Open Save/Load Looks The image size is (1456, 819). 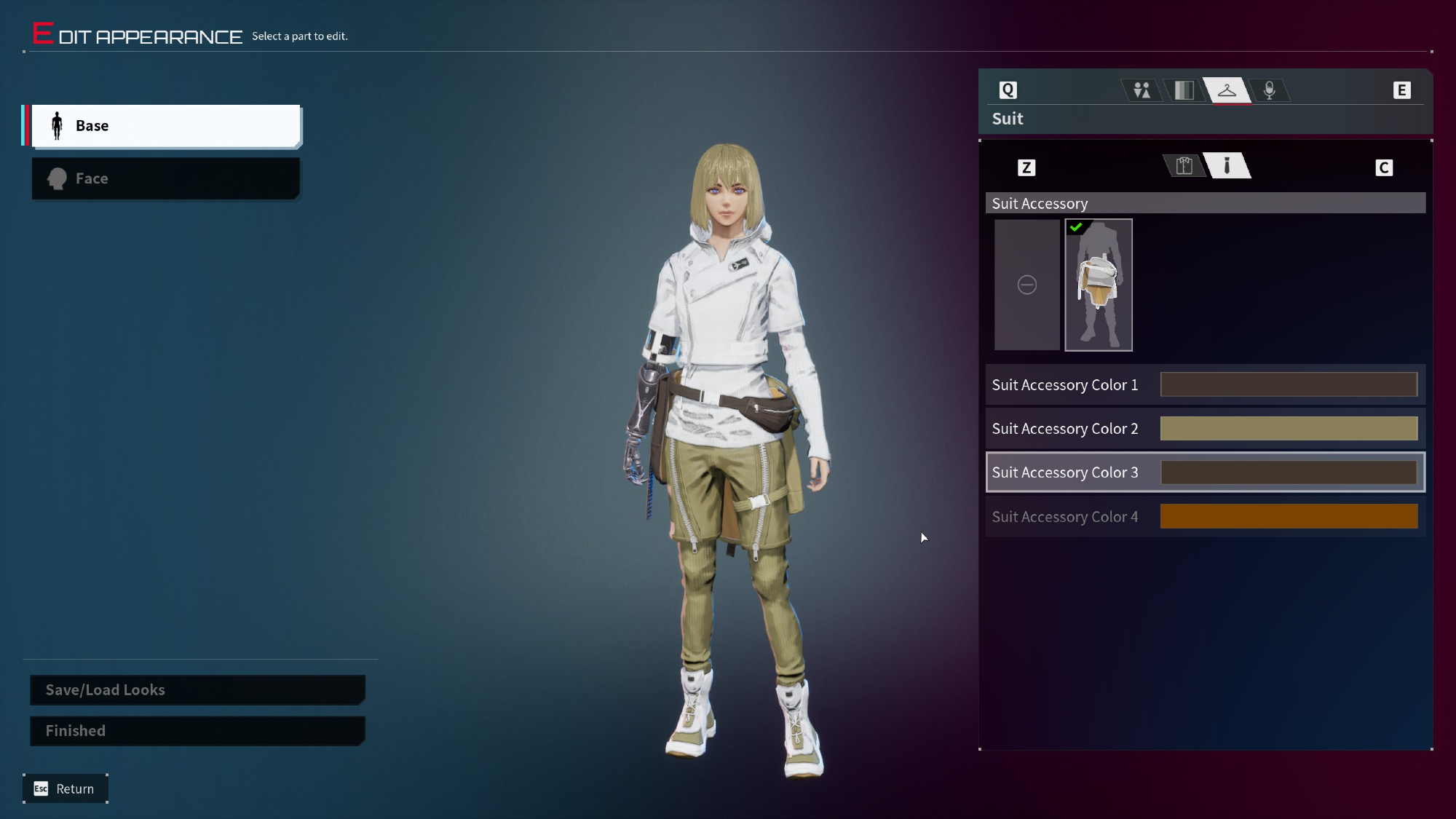pyautogui.click(x=197, y=689)
